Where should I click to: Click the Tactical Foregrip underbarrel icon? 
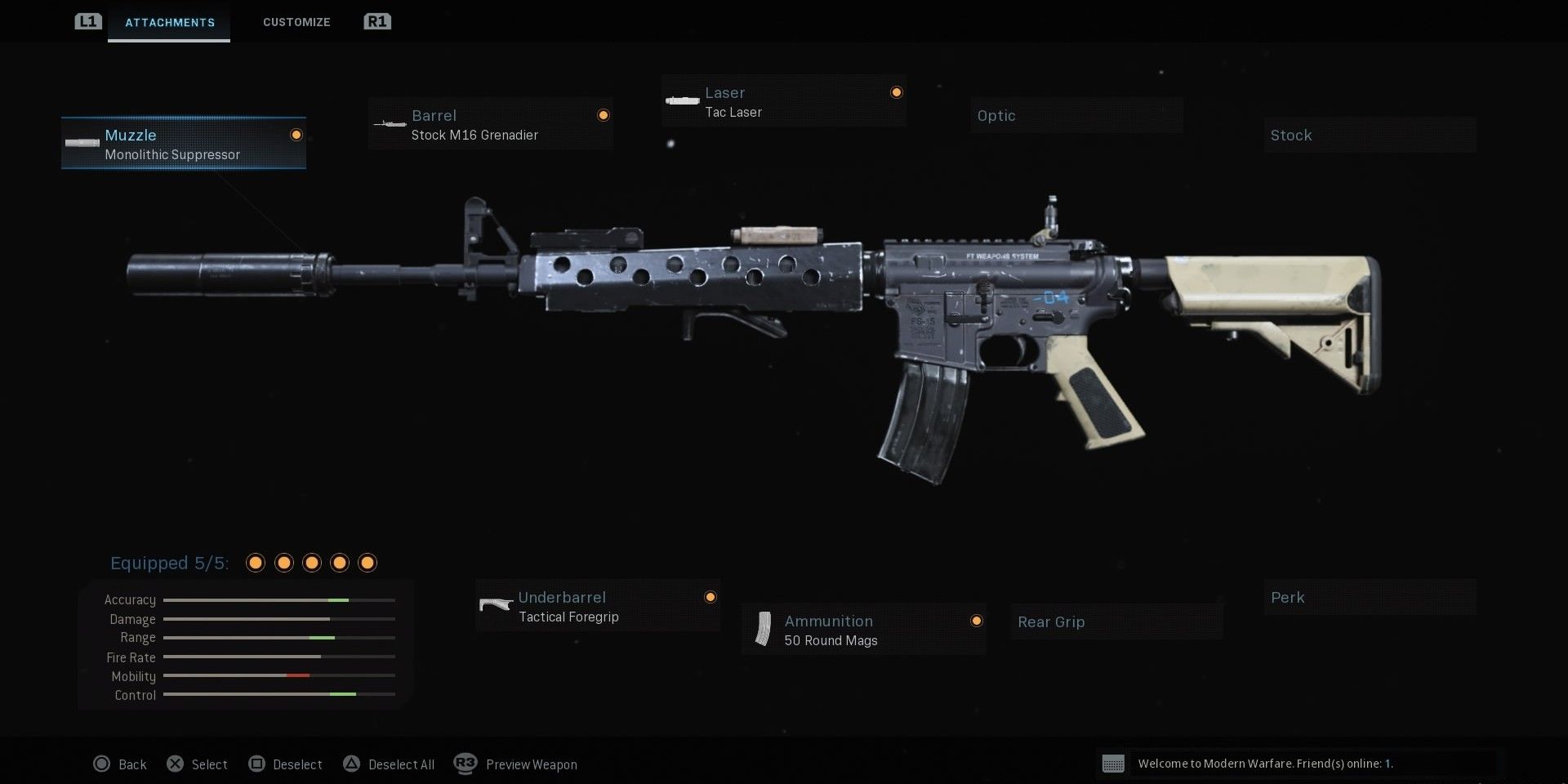coord(496,605)
